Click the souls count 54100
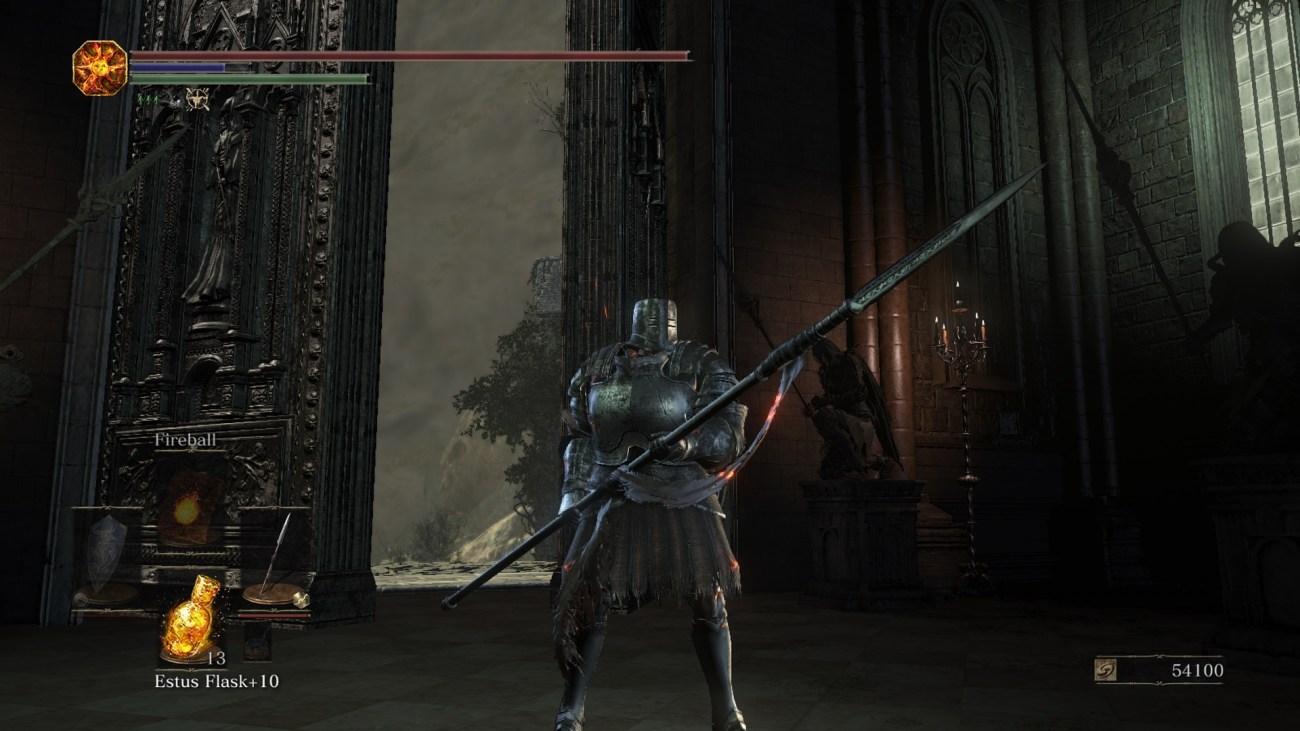This screenshot has height=731, width=1300. [1197, 670]
